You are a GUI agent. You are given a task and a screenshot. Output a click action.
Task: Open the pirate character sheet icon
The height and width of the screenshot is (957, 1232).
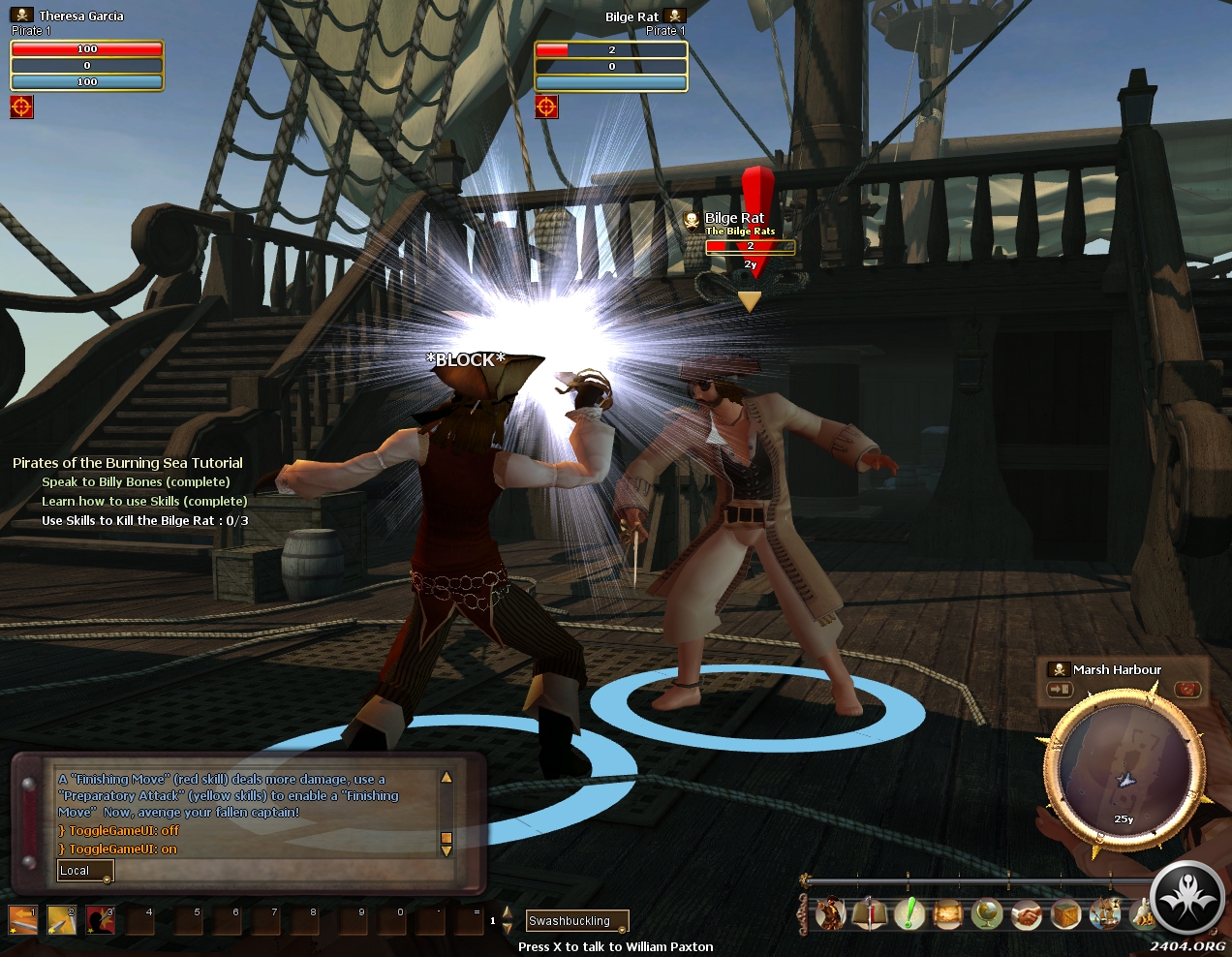[x=831, y=913]
